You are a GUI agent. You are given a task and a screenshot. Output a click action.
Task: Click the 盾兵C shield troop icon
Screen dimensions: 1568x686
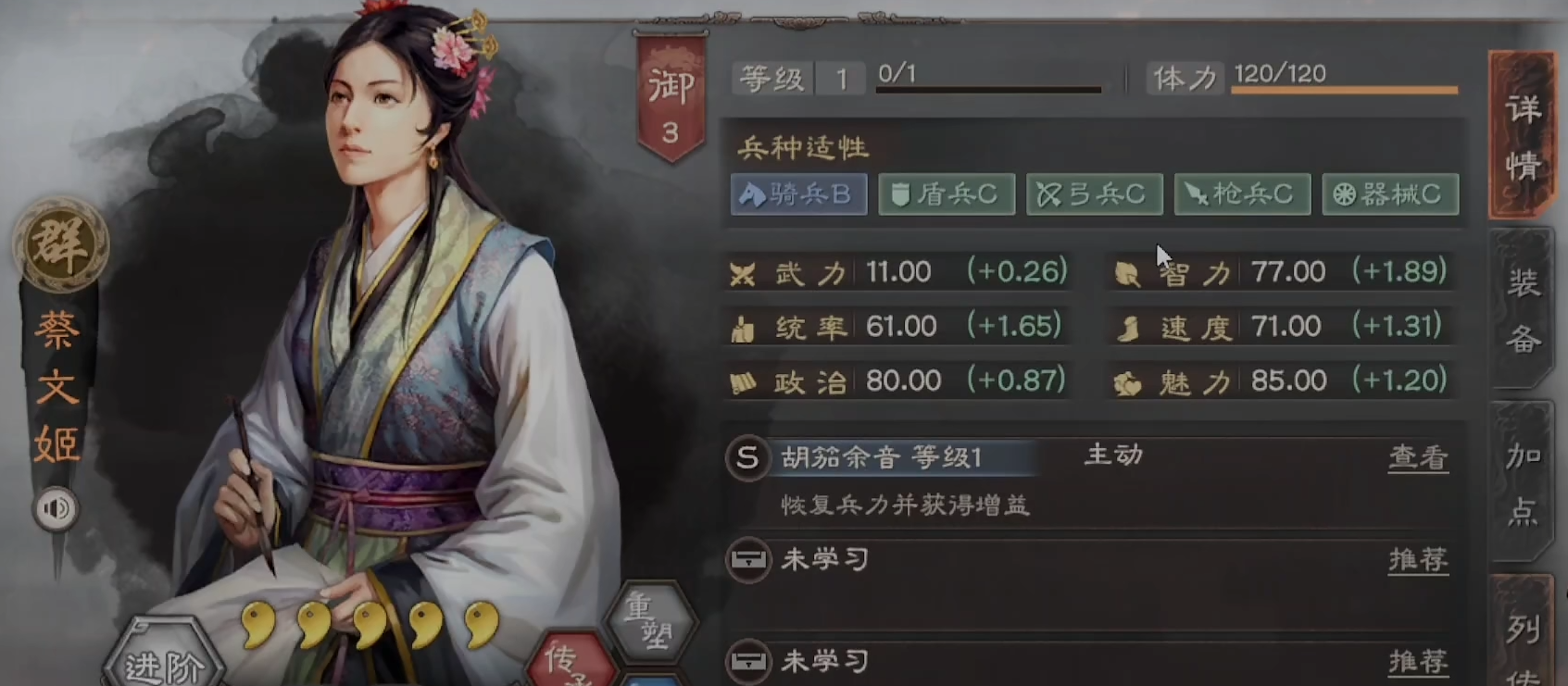click(946, 194)
